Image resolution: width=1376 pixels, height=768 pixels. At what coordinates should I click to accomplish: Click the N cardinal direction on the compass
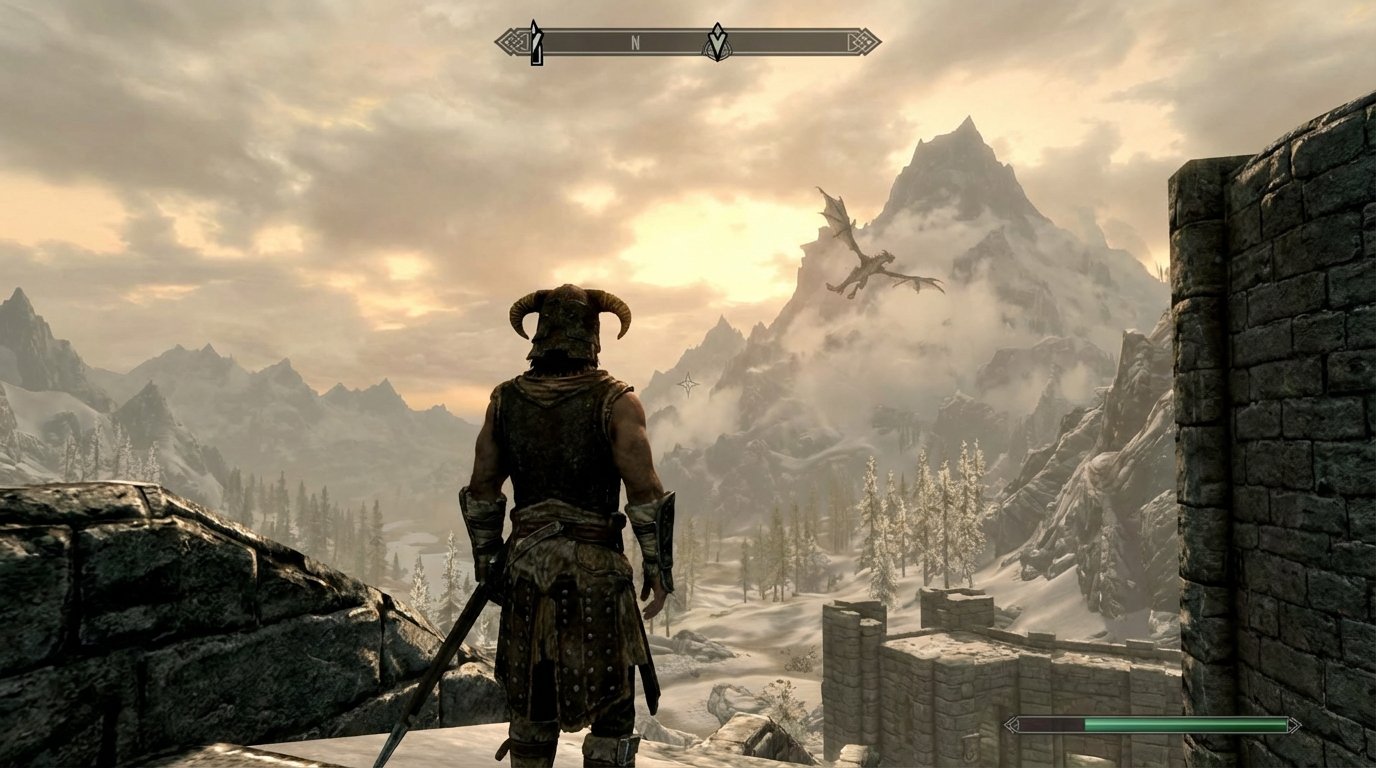[x=636, y=42]
